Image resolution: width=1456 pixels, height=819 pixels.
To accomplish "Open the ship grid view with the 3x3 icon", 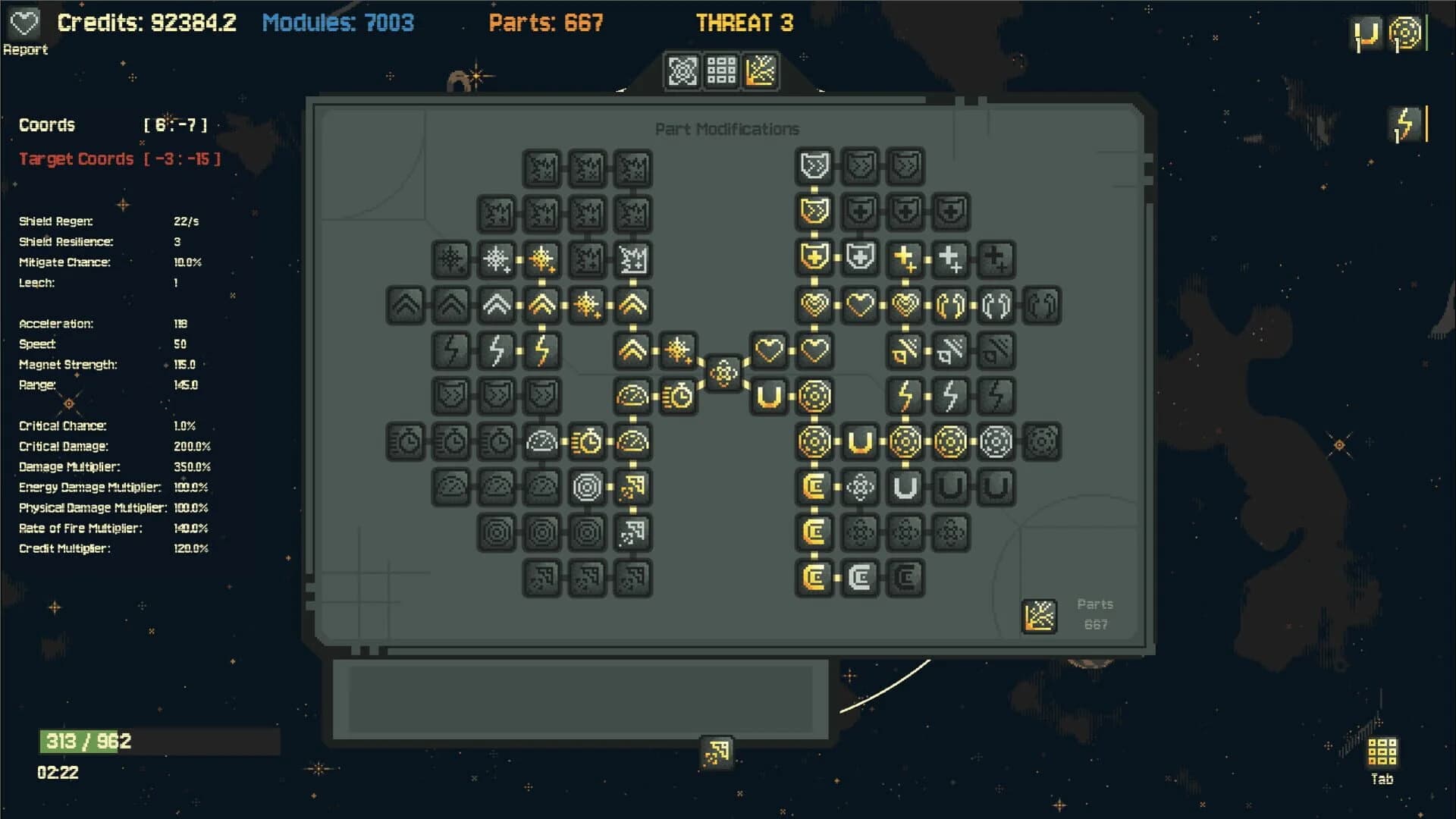I will (720, 71).
